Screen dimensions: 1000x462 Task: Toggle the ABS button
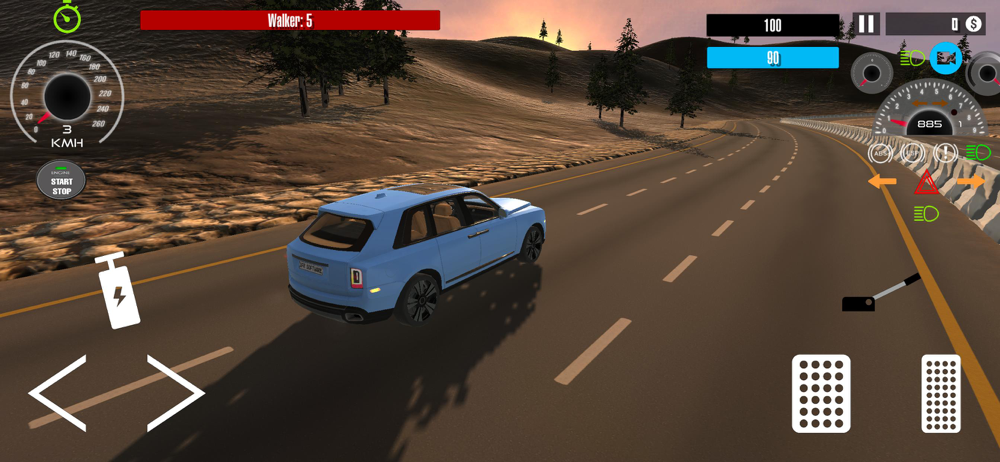881,153
